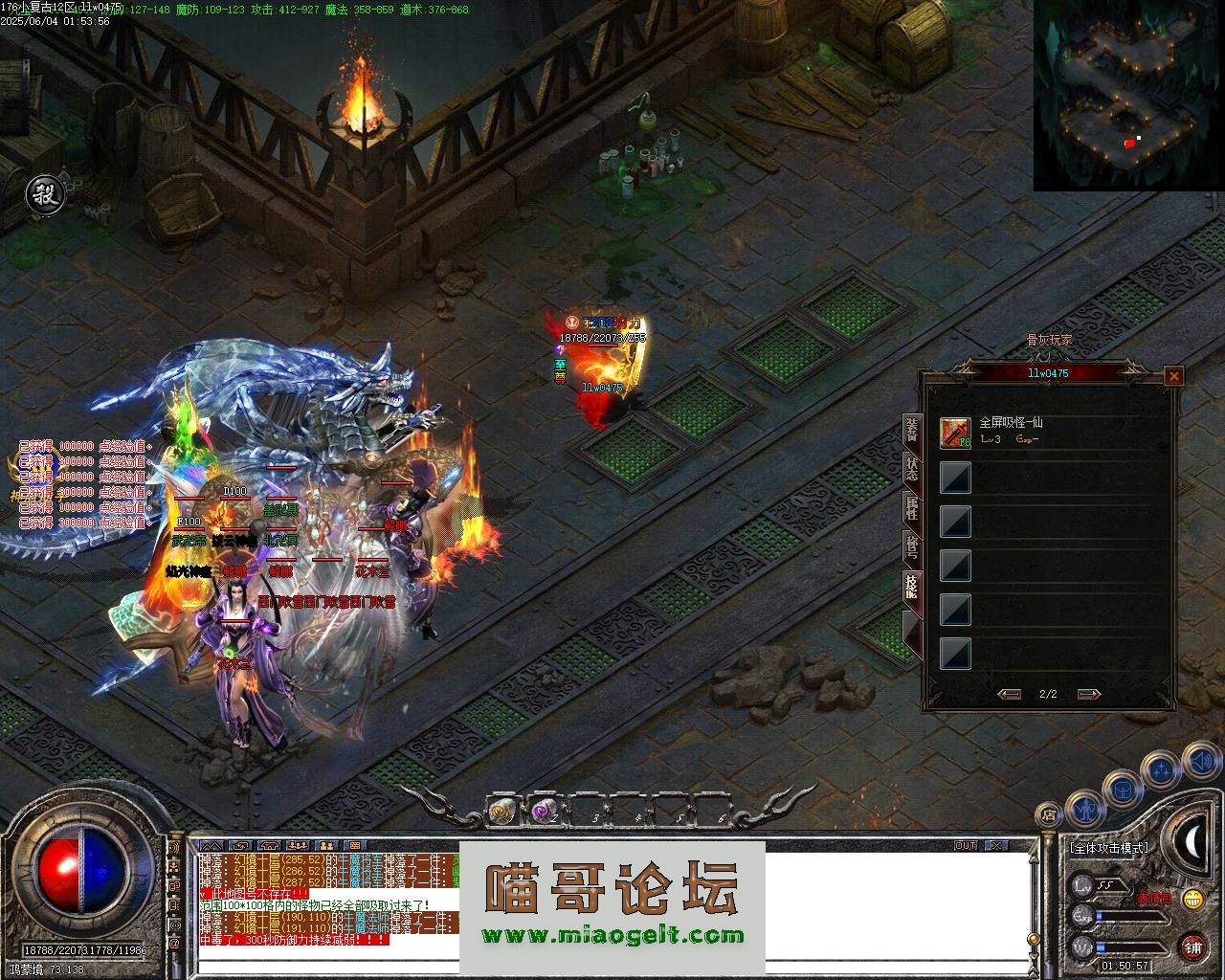1225x980 pixels.
Task: Toggle the speaker sound button
Action: click(1200, 763)
